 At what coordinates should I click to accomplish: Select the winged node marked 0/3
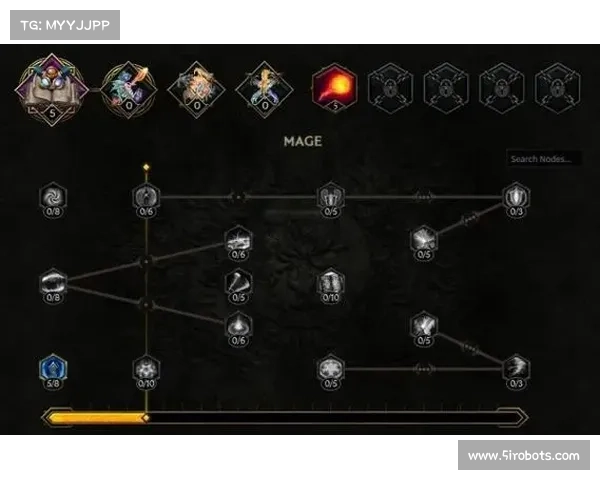(516, 368)
